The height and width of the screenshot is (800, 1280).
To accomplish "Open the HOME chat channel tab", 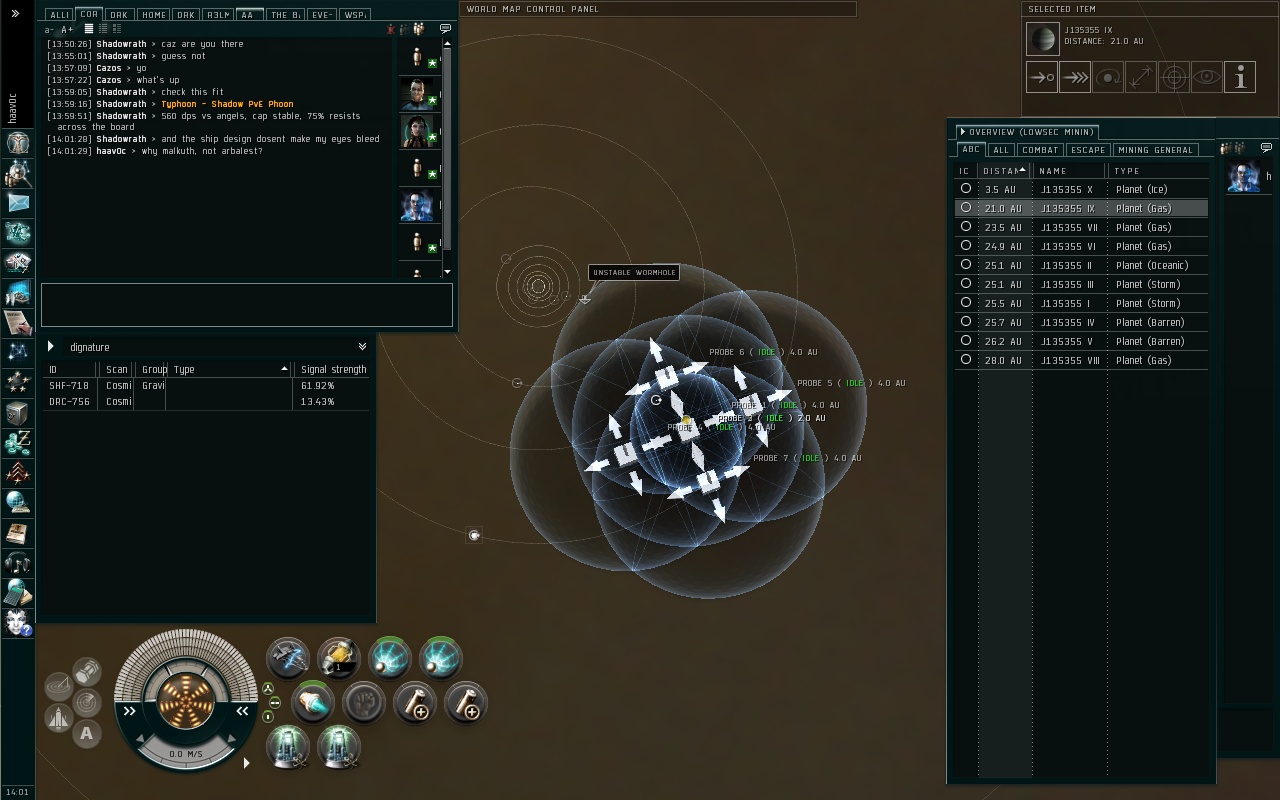I will coord(153,15).
